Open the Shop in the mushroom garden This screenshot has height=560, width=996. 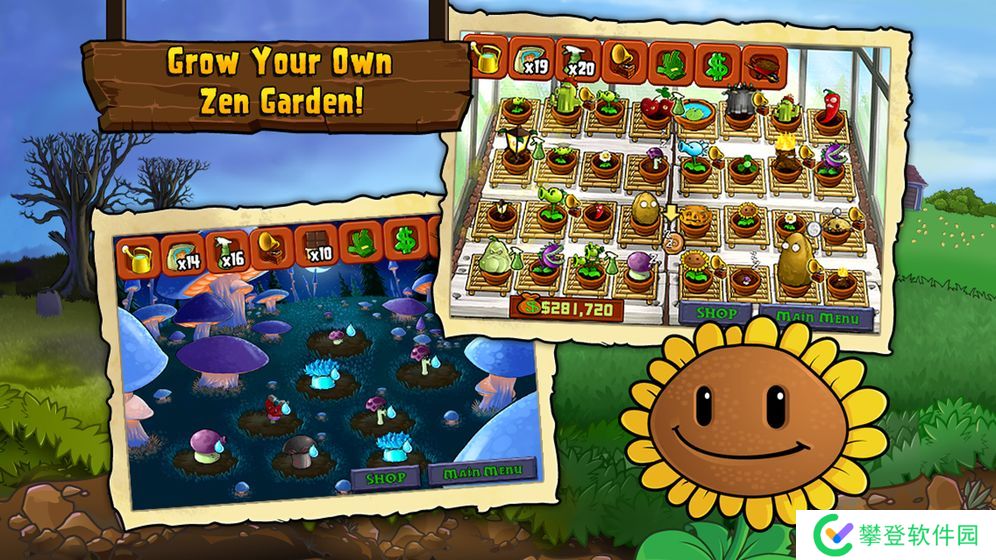[388, 477]
